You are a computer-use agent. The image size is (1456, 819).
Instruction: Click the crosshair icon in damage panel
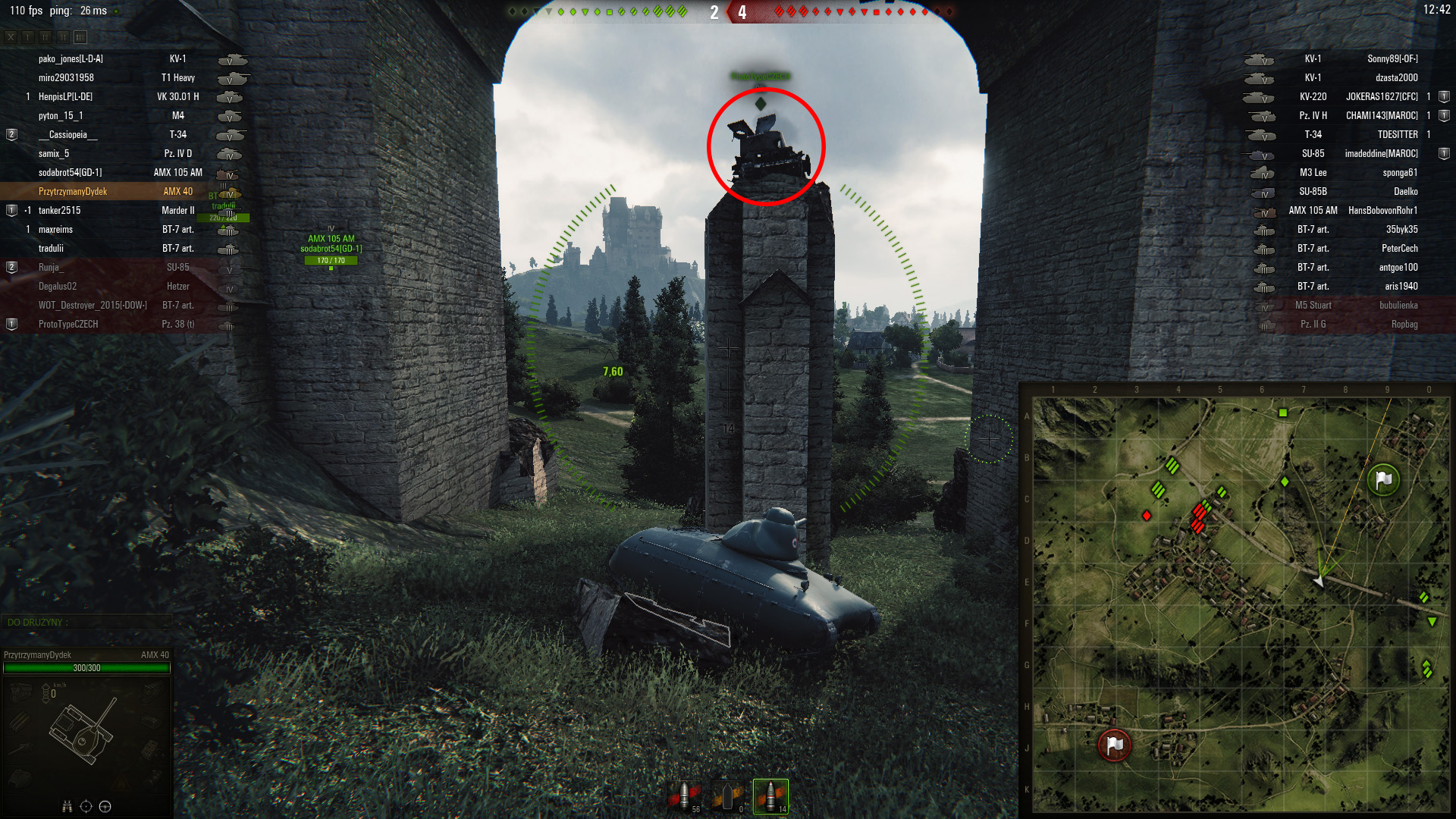[x=86, y=806]
